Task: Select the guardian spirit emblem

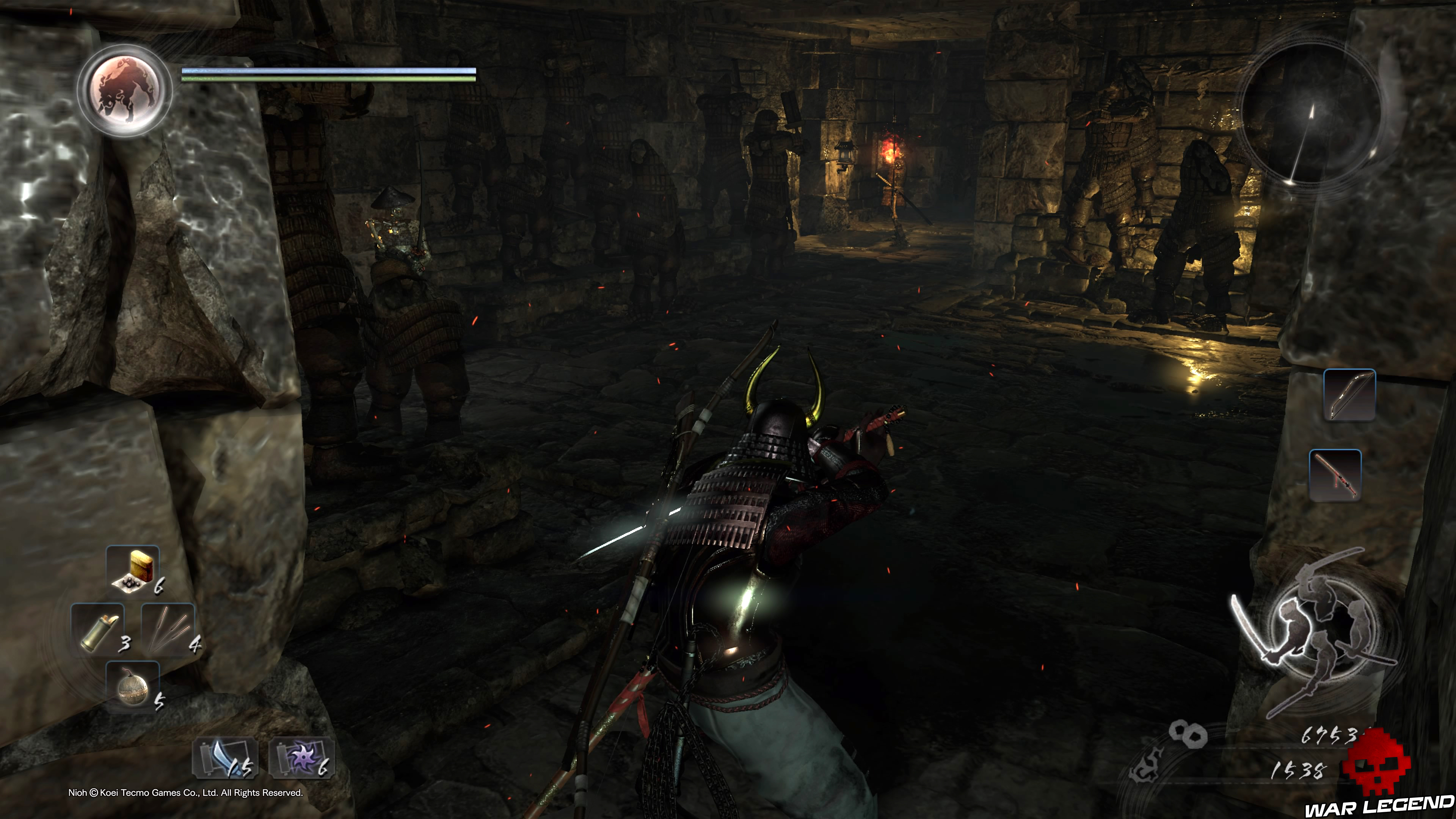Action: [124, 91]
